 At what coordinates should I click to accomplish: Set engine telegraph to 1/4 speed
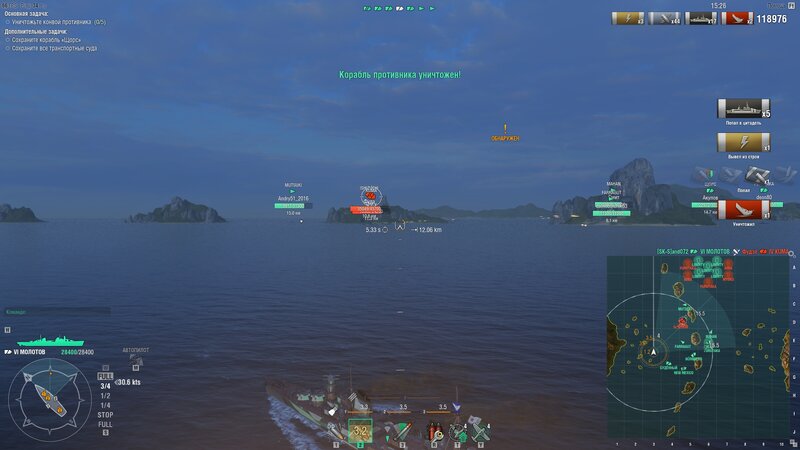point(105,405)
